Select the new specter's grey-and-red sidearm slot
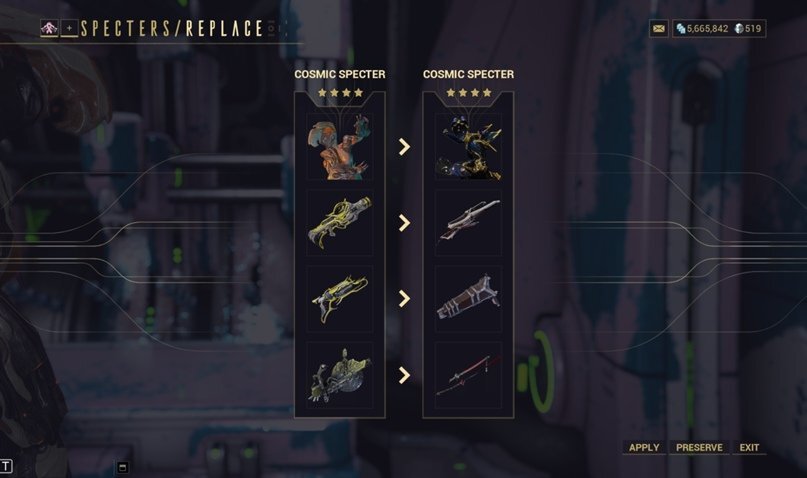 [468, 298]
